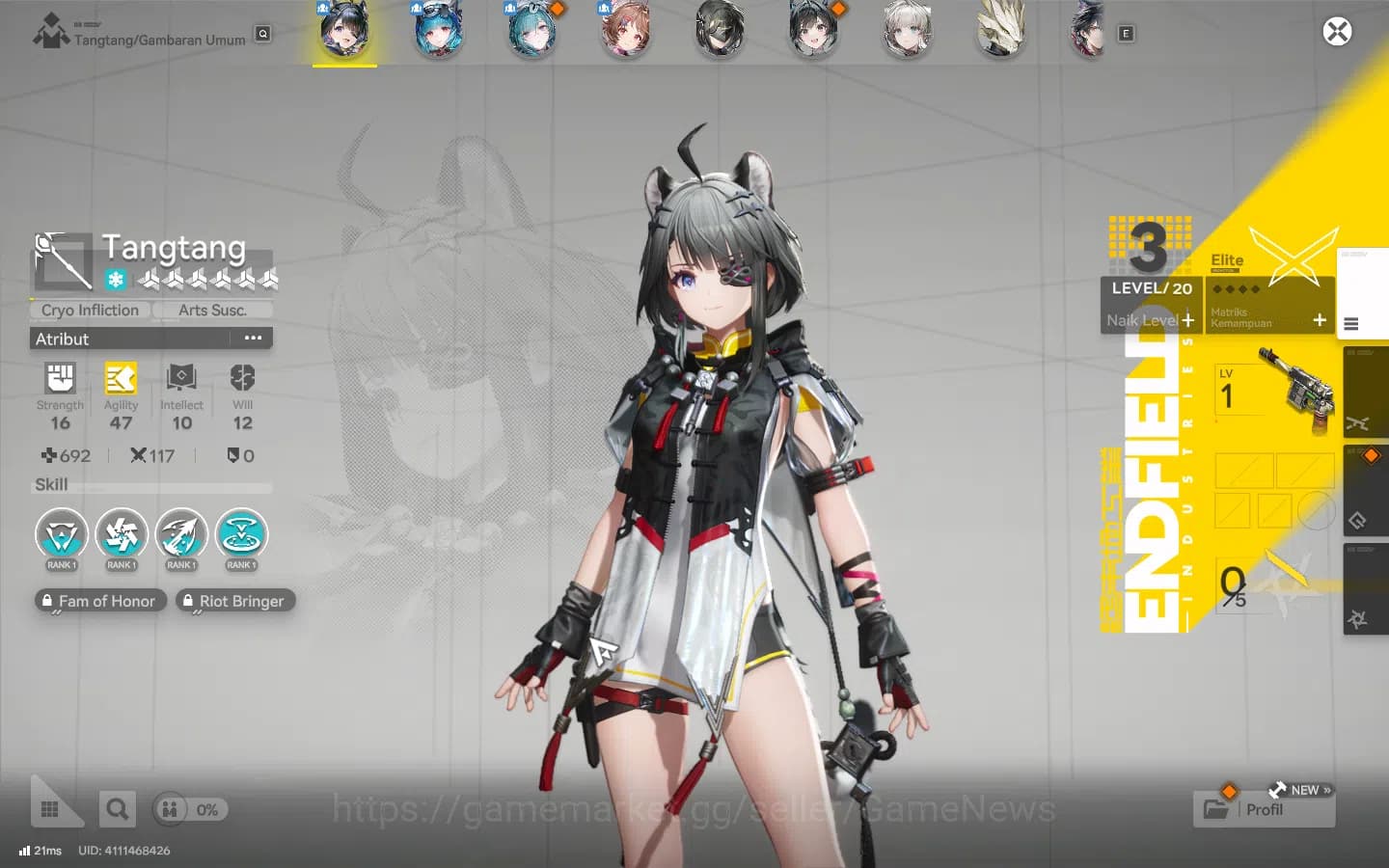Click the magnifier search icon near bottom-left
Screen dimensions: 1389x868
(117, 808)
